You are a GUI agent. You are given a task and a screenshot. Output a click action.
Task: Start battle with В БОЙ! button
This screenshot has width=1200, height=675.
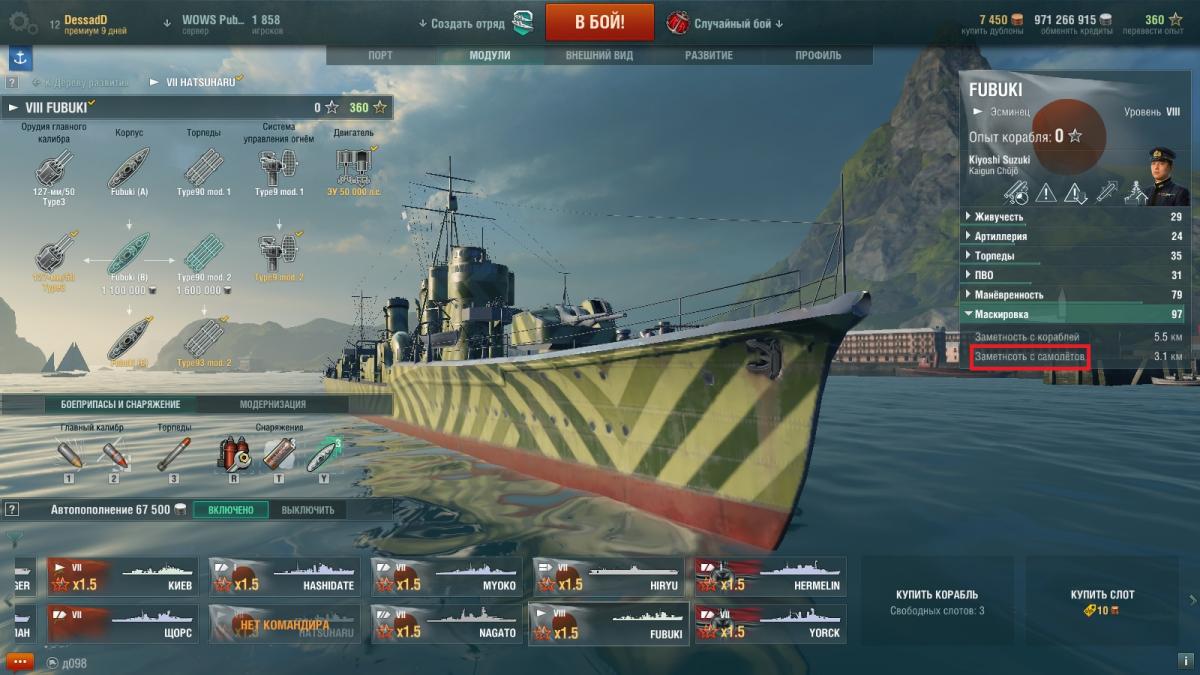click(x=600, y=22)
